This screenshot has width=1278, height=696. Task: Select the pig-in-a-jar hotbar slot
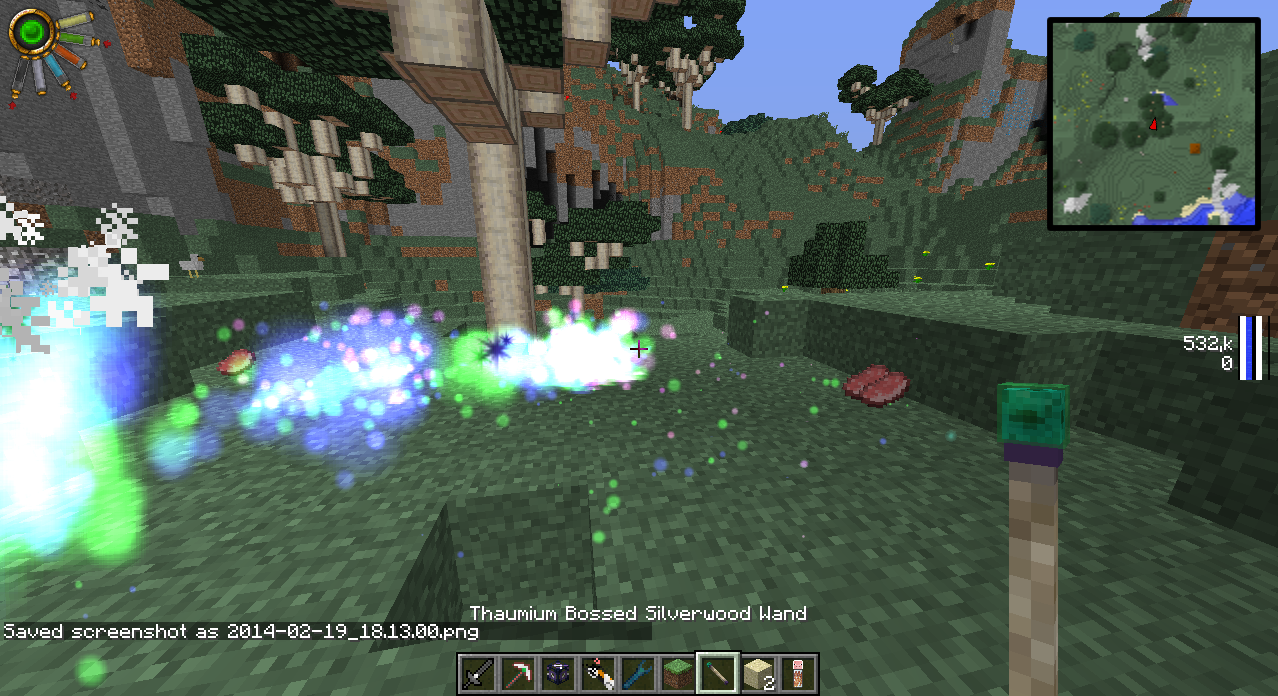[x=798, y=674]
